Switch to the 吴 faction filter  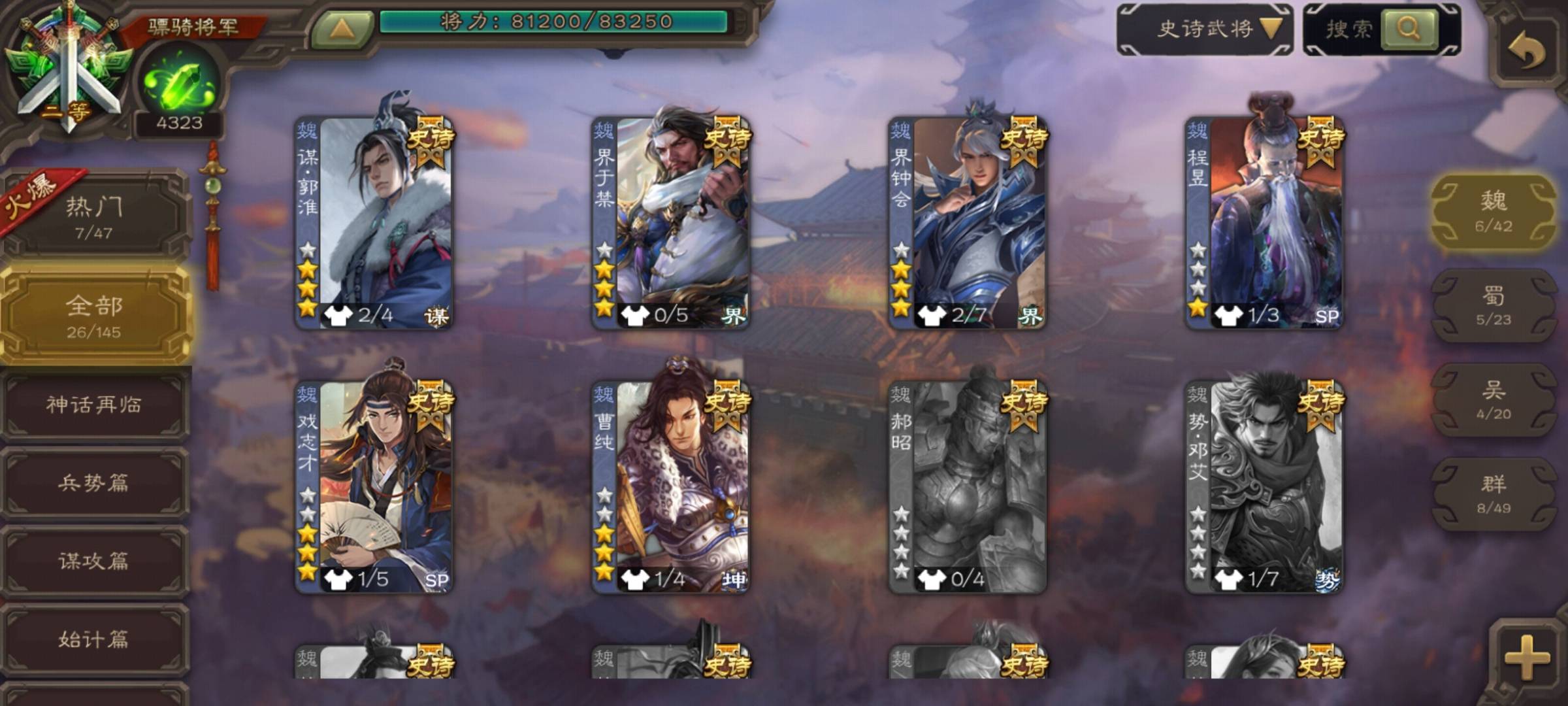click(1494, 399)
